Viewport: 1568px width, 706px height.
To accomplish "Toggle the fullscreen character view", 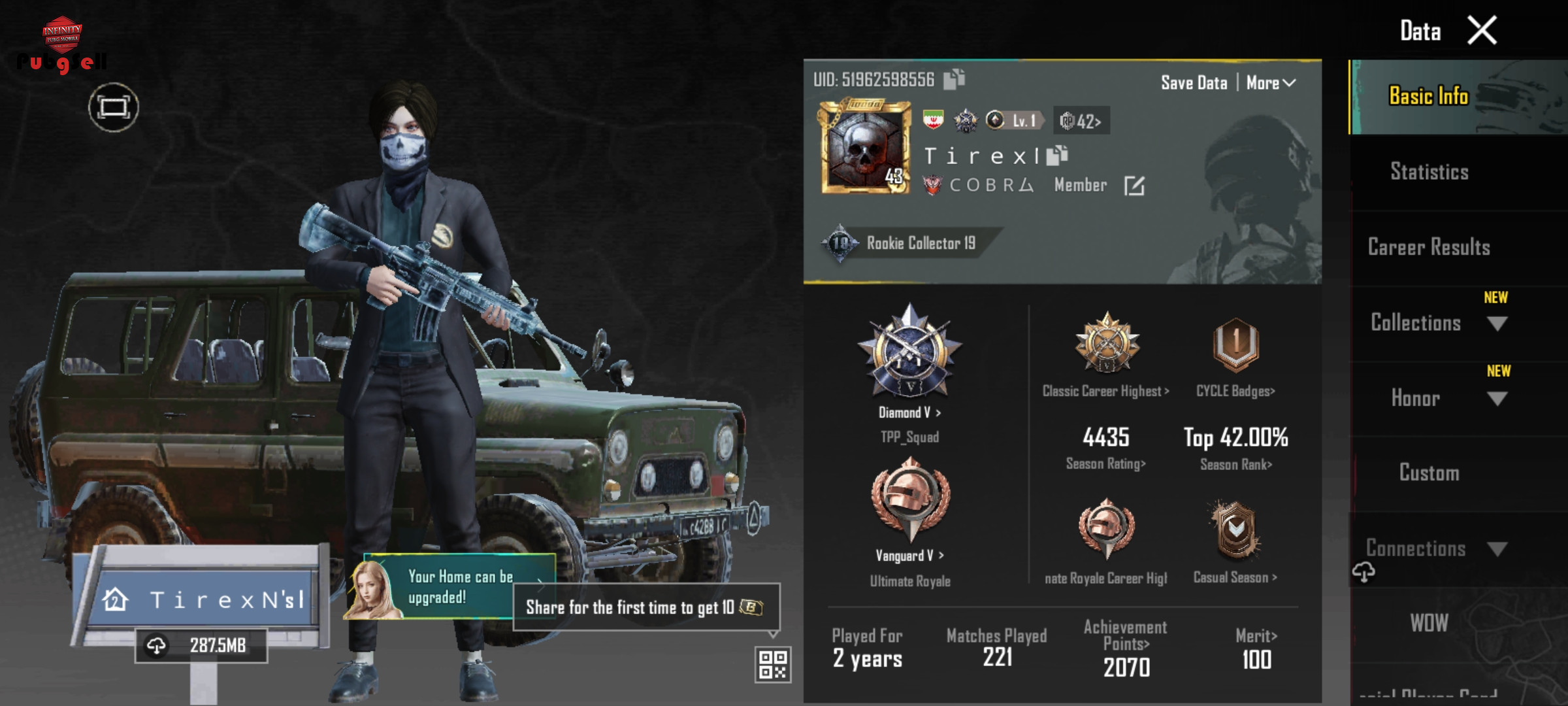I will (x=114, y=107).
